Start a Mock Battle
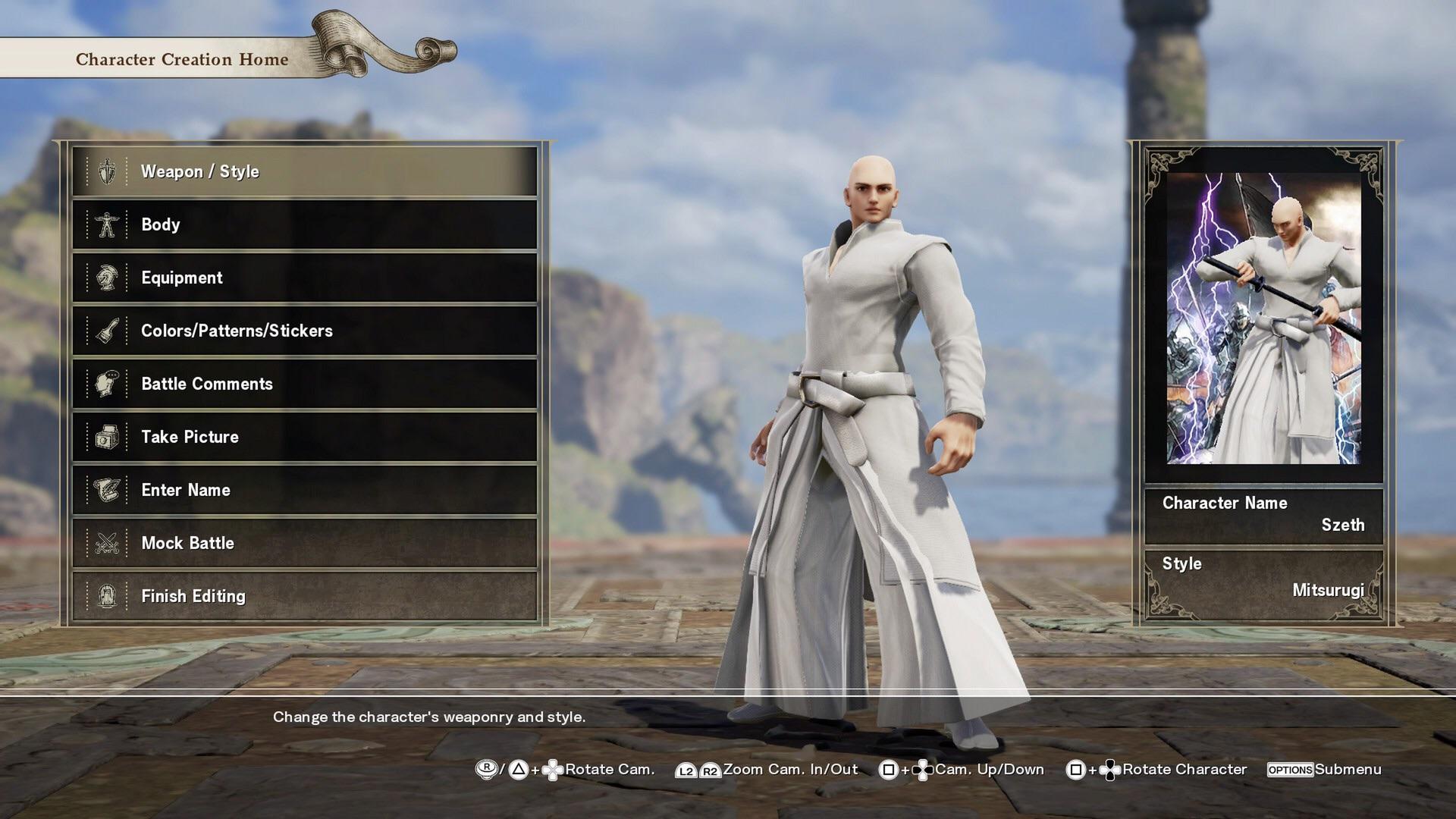This screenshot has width=1456, height=819. click(305, 543)
